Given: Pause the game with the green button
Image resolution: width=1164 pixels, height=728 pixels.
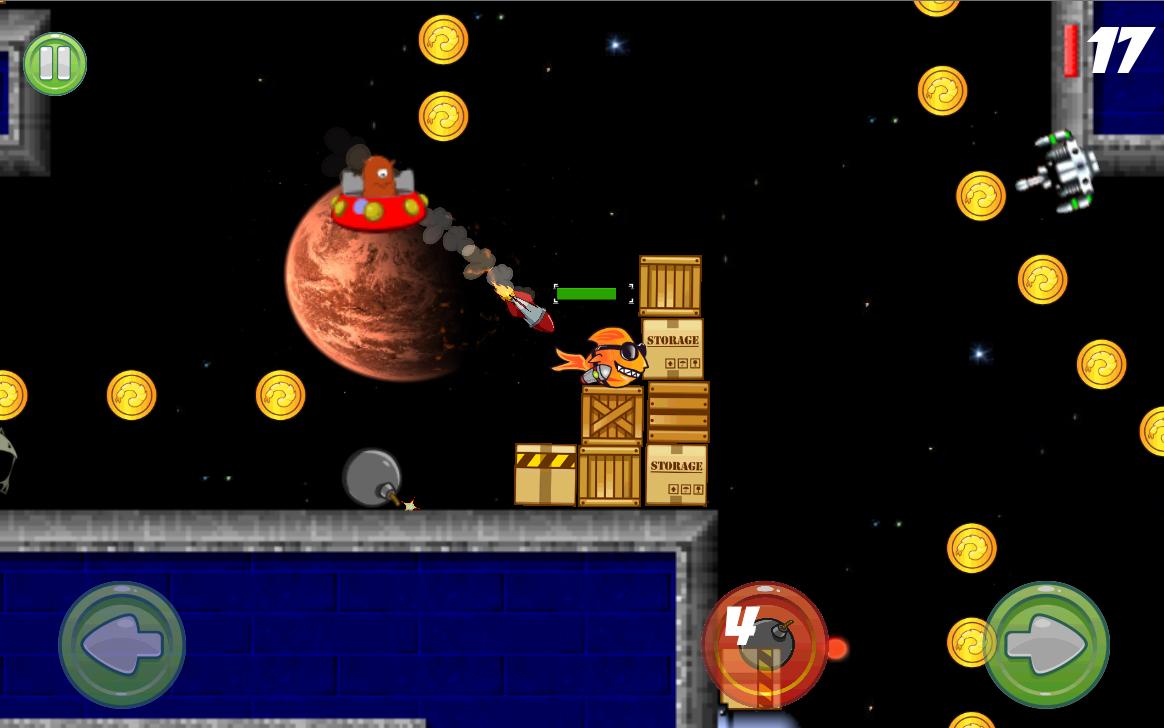Looking at the screenshot, I should point(55,64).
